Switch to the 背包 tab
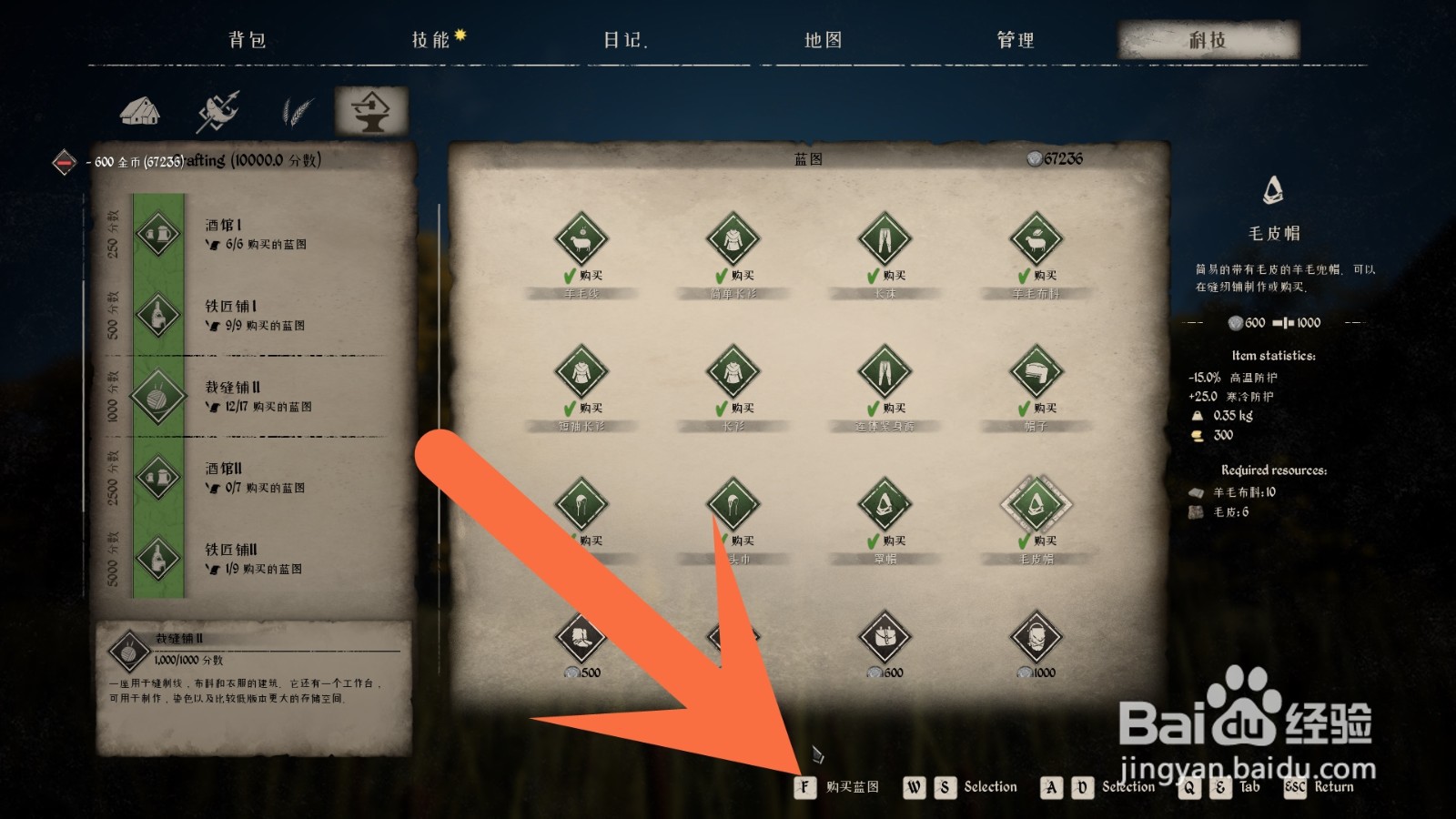Screen dimensions: 1456x819 [x=248, y=39]
